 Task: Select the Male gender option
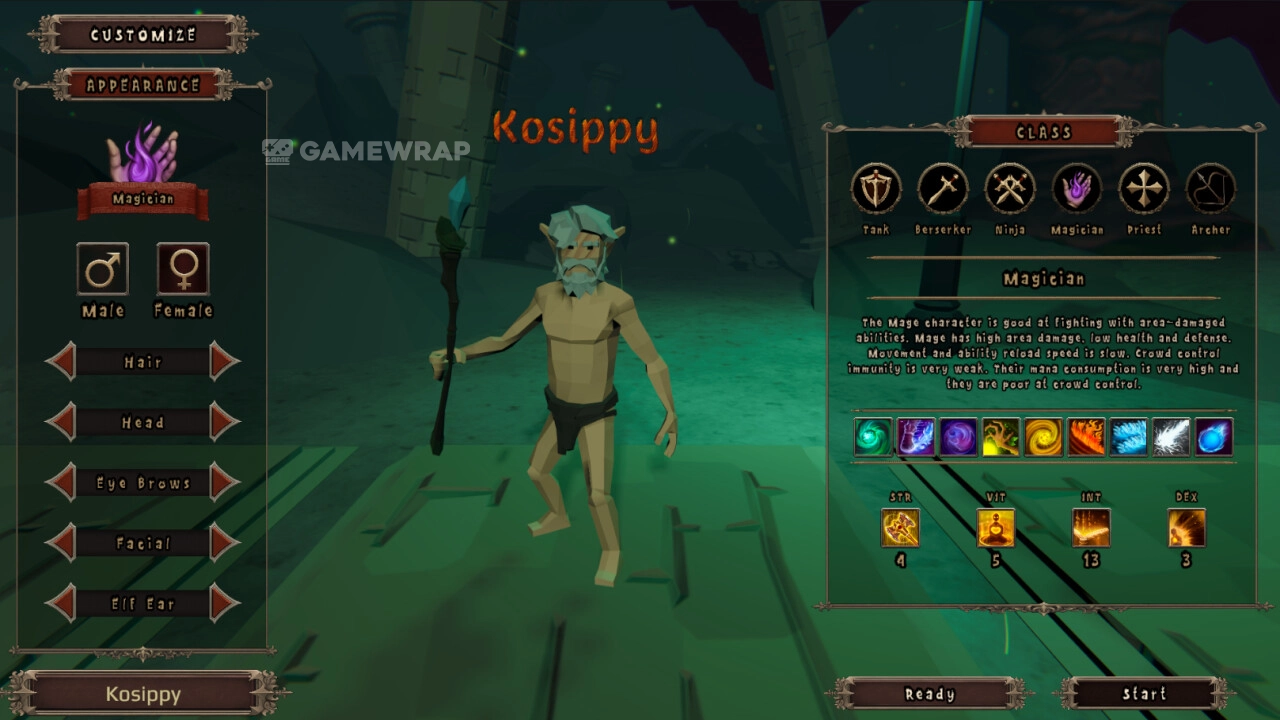coord(103,269)
